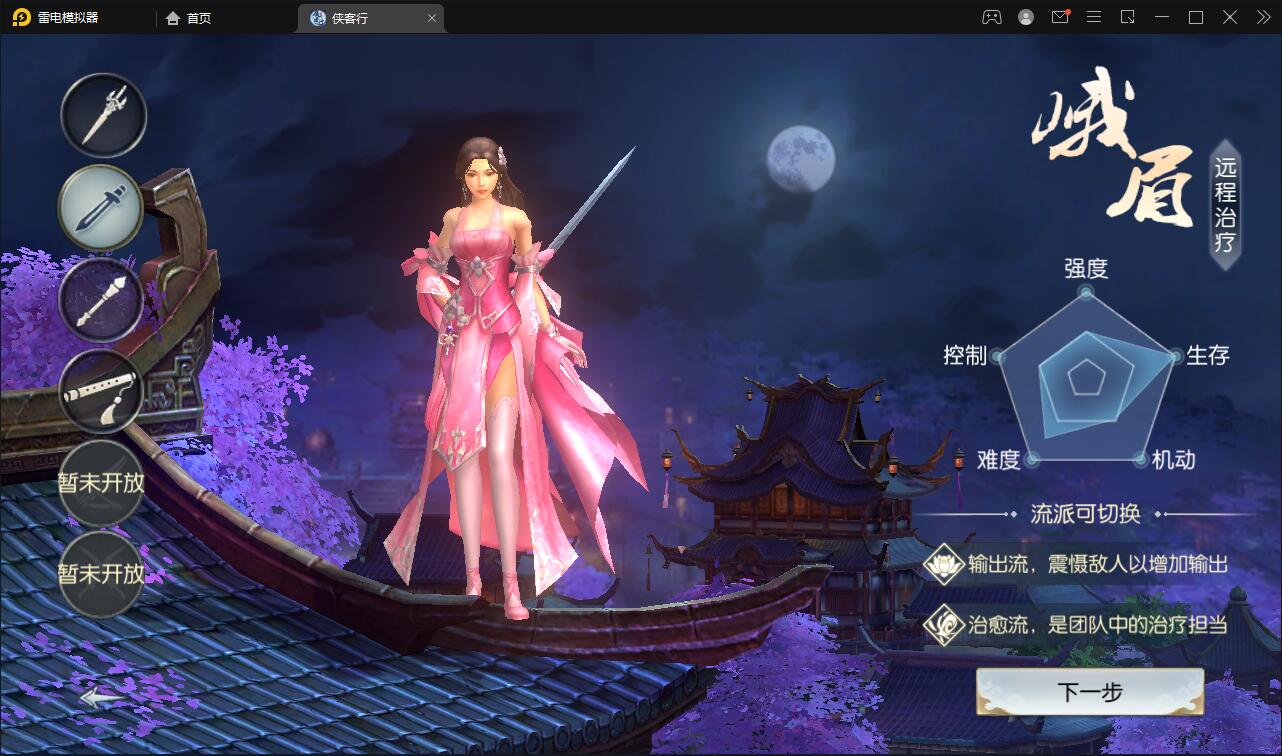
Task: Select the flute weapon icon
Action: tap(101, 392)
